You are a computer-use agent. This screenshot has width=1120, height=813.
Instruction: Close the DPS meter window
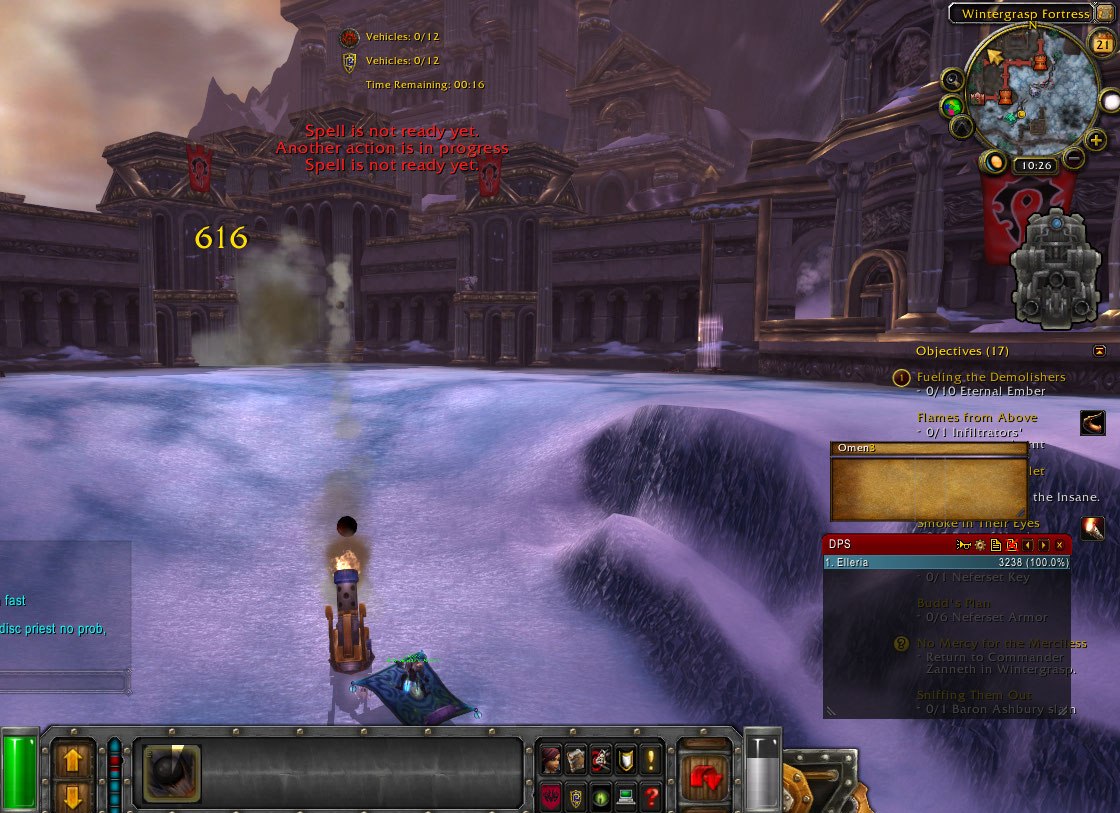1060,545
